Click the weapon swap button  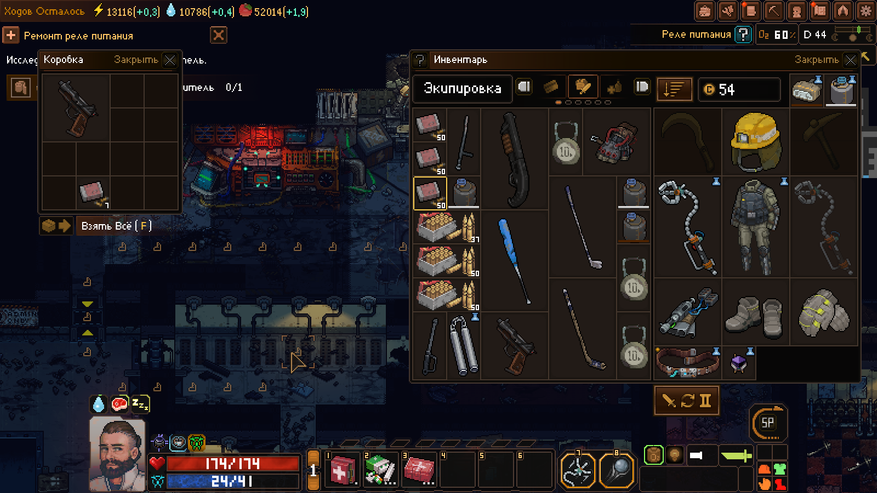pos(686,401)
